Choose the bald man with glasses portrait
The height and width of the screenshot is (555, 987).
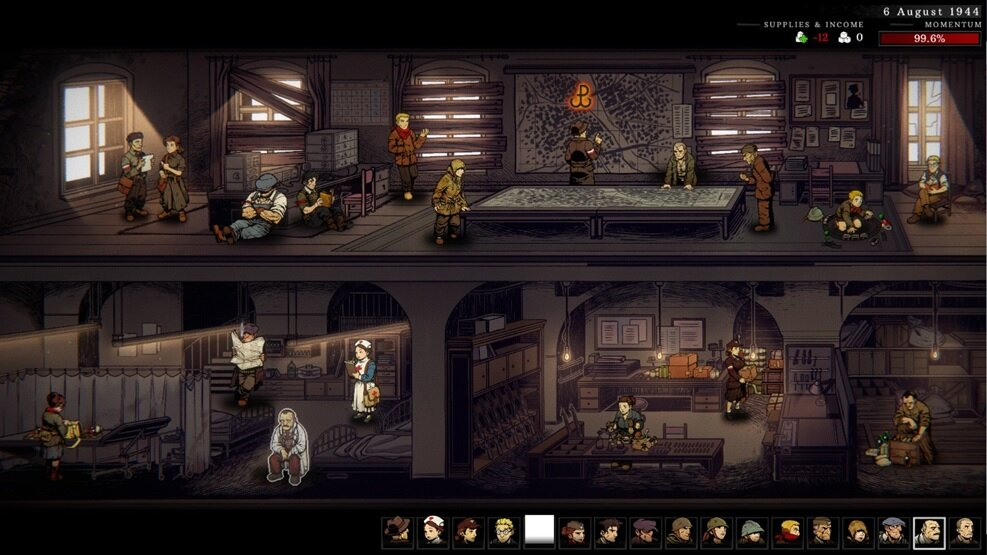[964, 530]
